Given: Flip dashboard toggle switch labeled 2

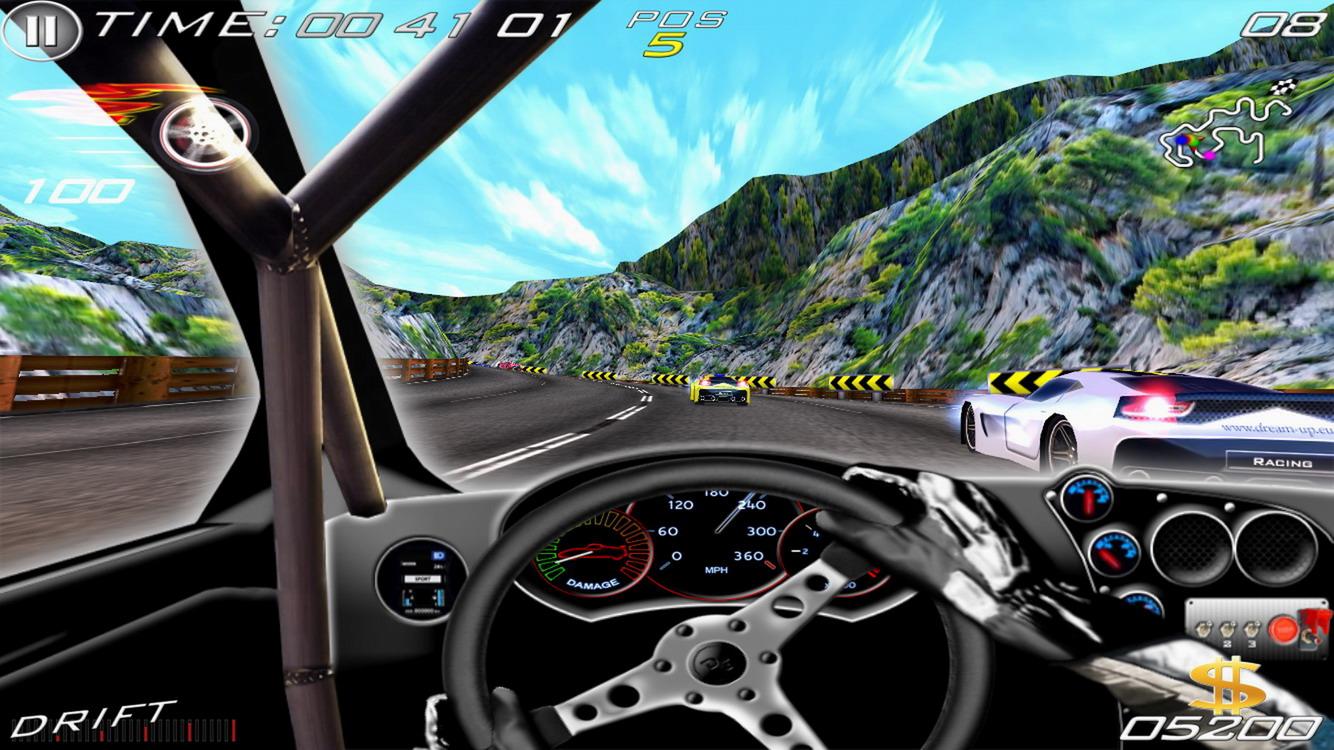Looking at the screenshot, I should tap(1225, 628).
